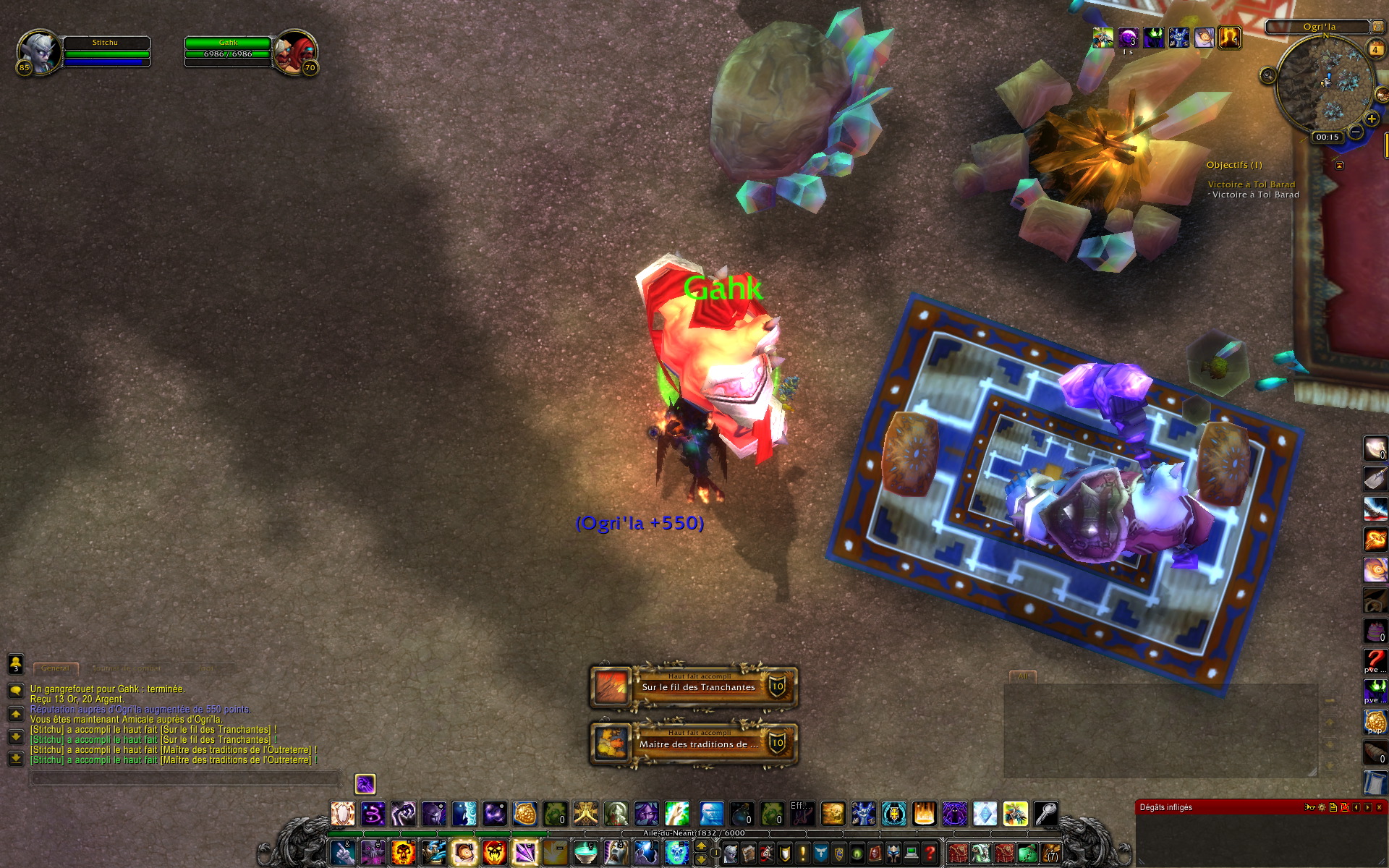
Task: Open the social friends button showing 3
Action: pos(15,663)
